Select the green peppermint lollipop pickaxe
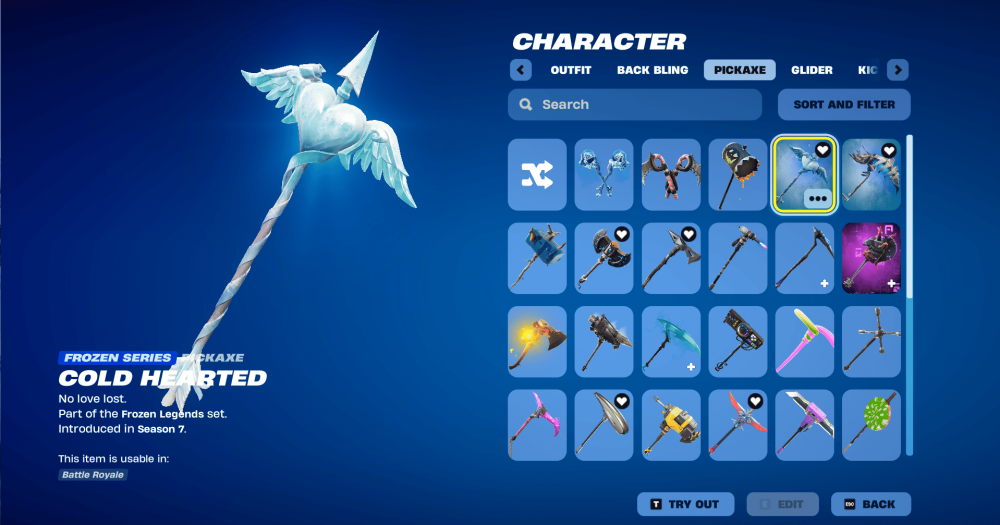 click(871, 425)
